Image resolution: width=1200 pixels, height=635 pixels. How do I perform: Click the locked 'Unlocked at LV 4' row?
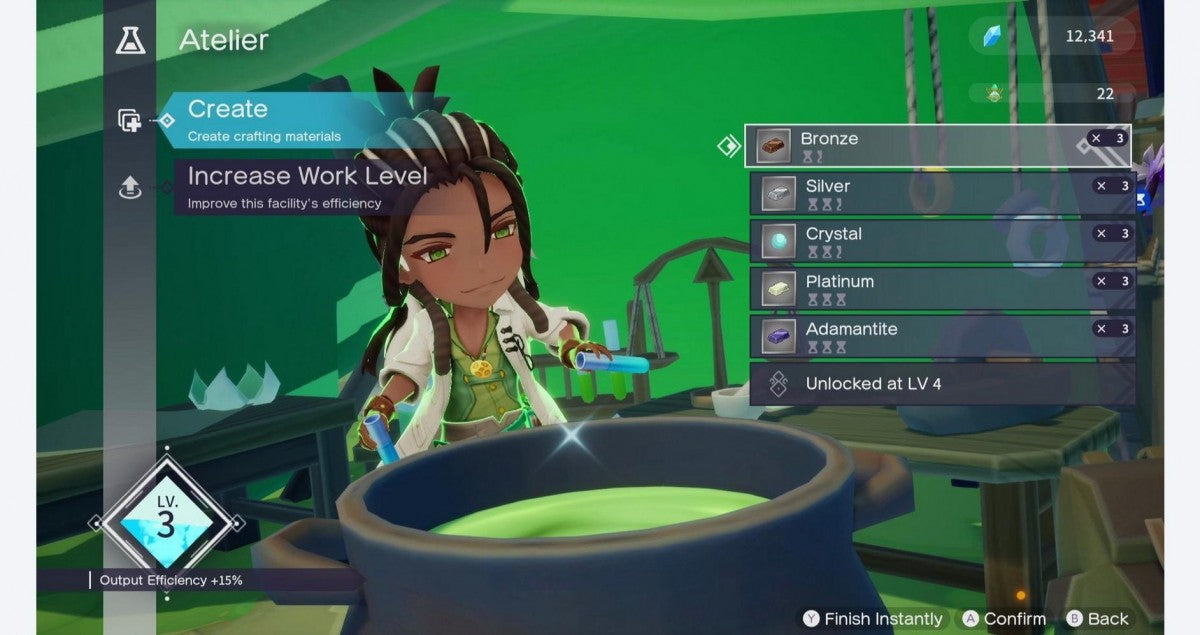(x=942, y=384)
